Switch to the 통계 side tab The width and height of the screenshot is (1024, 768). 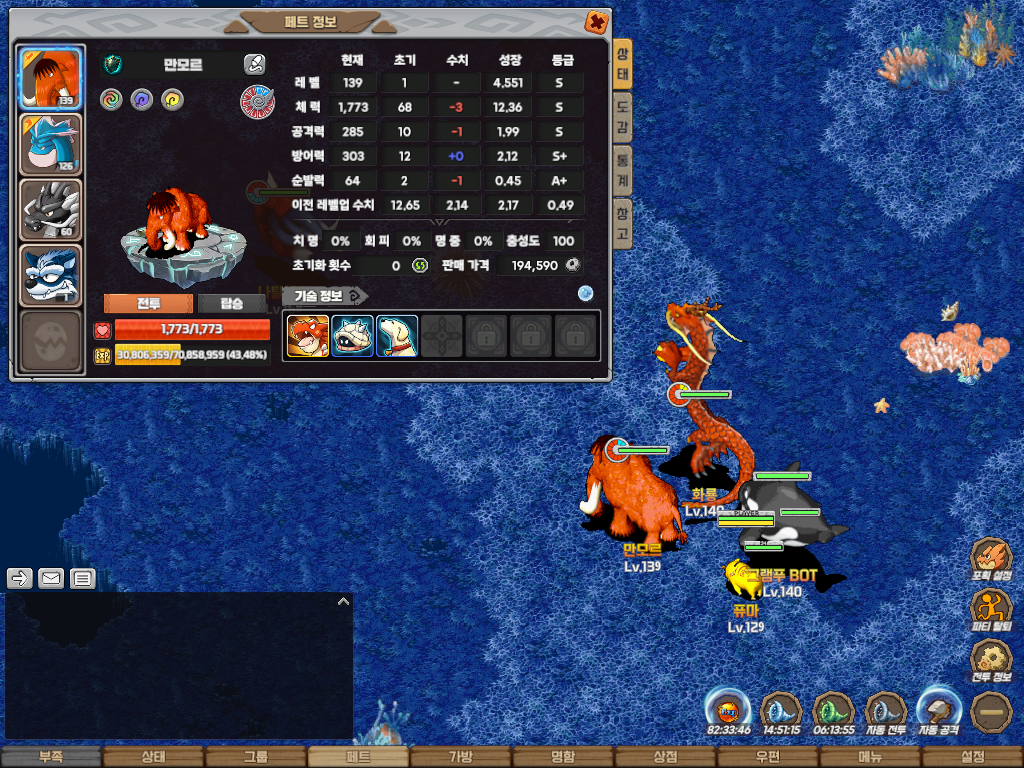tap(622, 170)
